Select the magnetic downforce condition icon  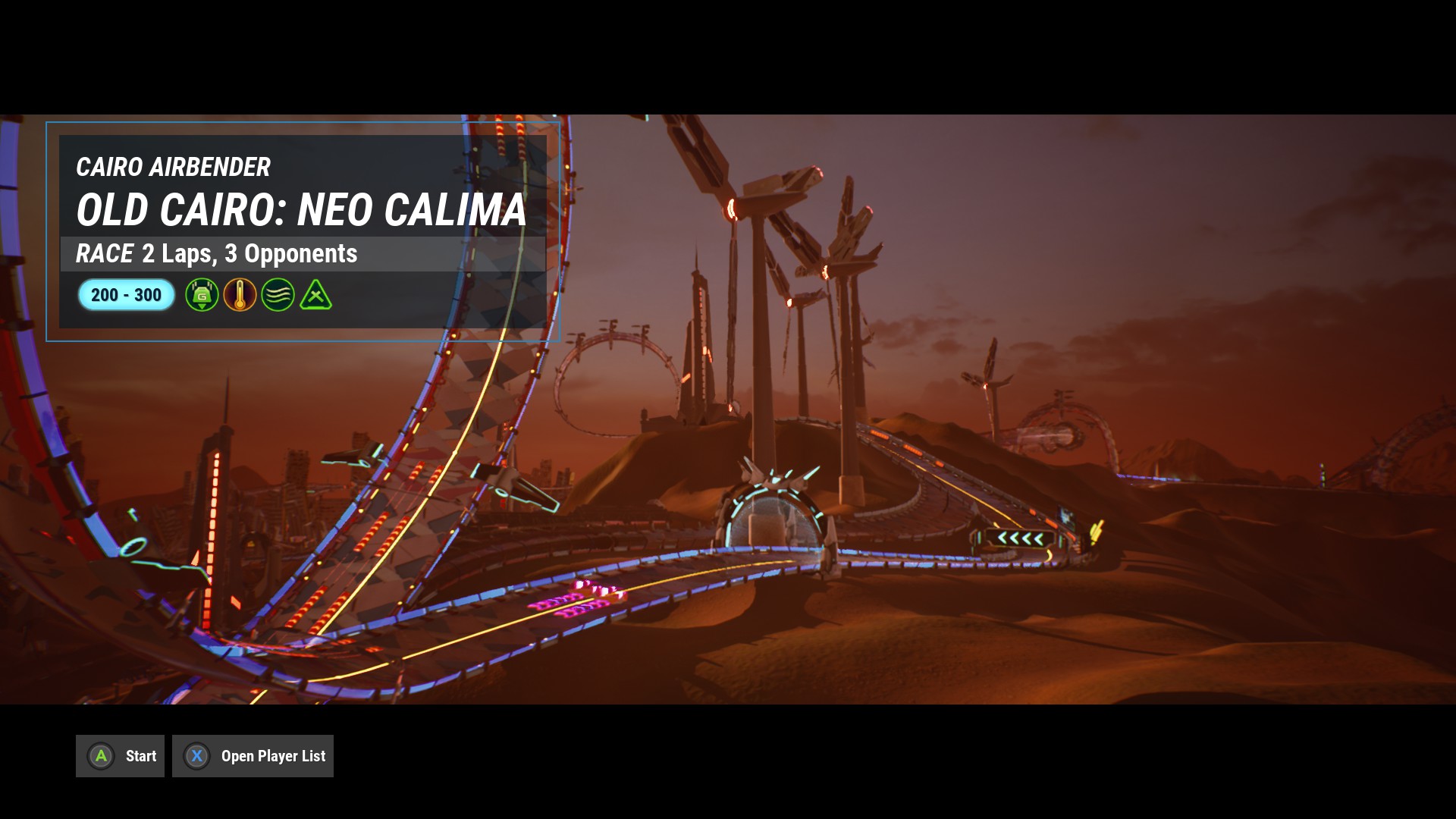(x=202, y=295)
